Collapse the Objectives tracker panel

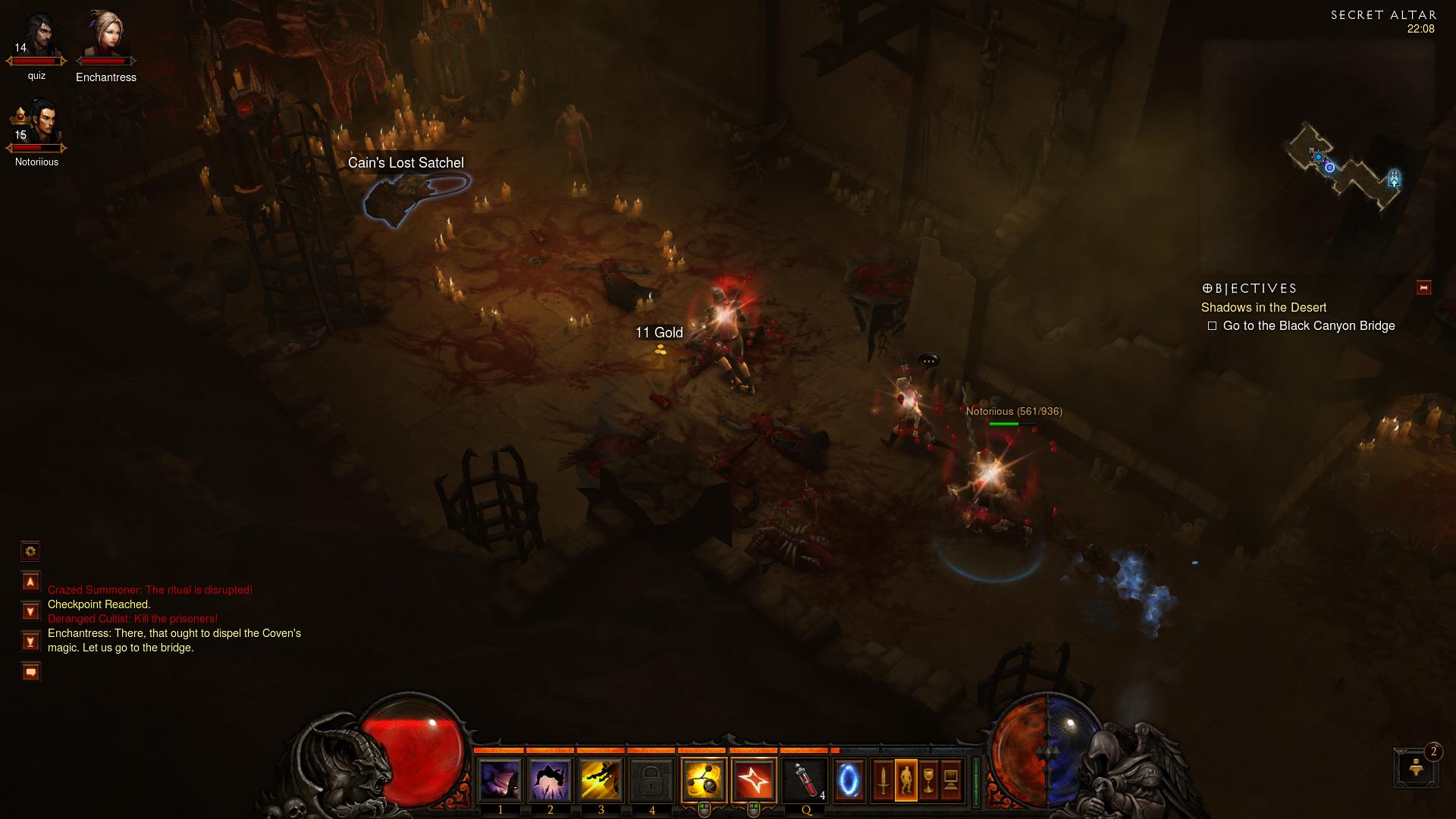click(x=1423, y=287)
